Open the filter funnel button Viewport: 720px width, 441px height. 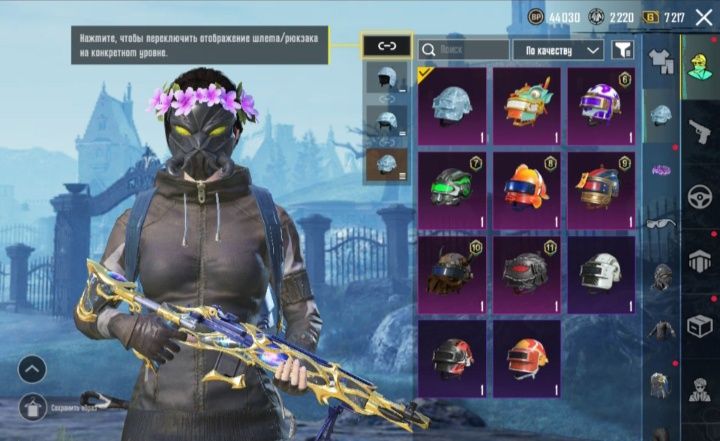[x=623, y=49]
